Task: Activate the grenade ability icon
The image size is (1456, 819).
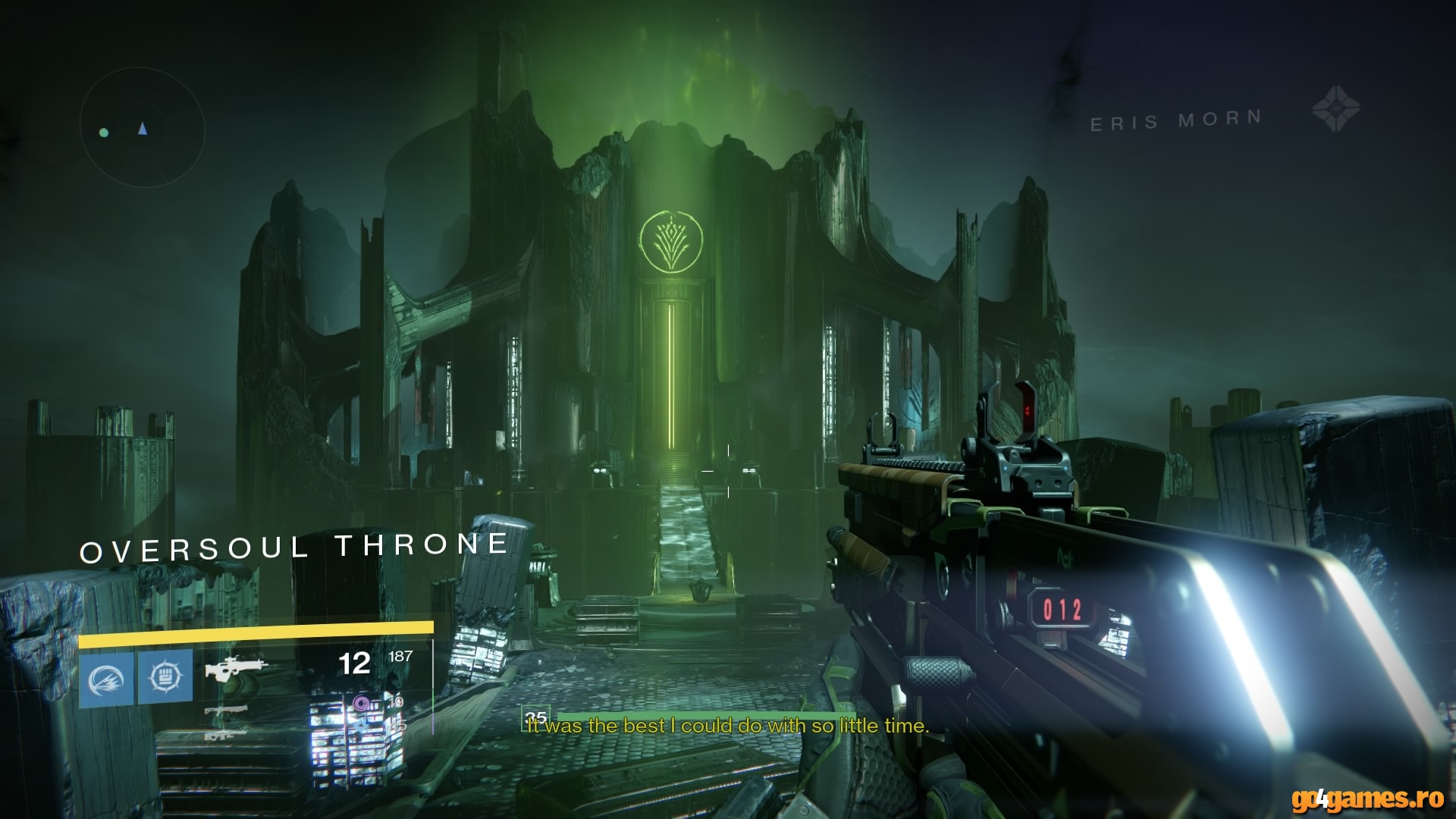Action: [107, 677]
